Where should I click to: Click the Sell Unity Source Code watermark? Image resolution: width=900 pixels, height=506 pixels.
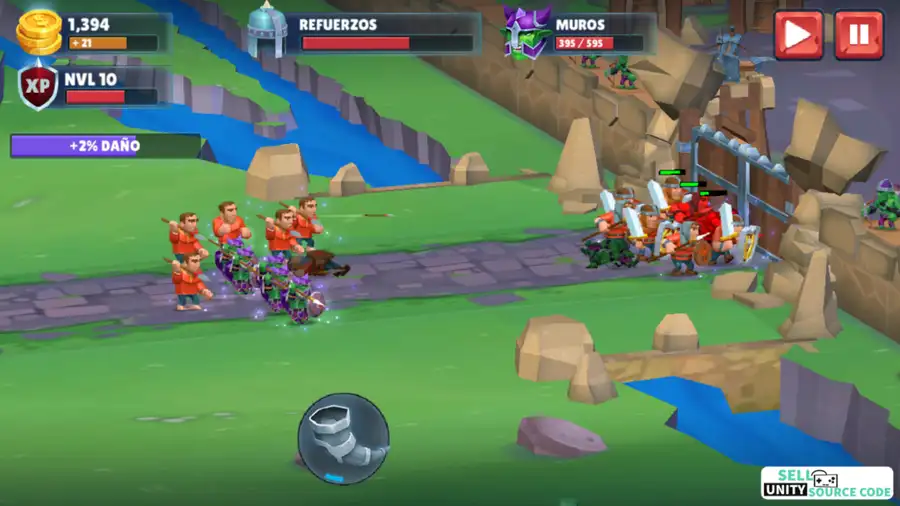(826, 483)
